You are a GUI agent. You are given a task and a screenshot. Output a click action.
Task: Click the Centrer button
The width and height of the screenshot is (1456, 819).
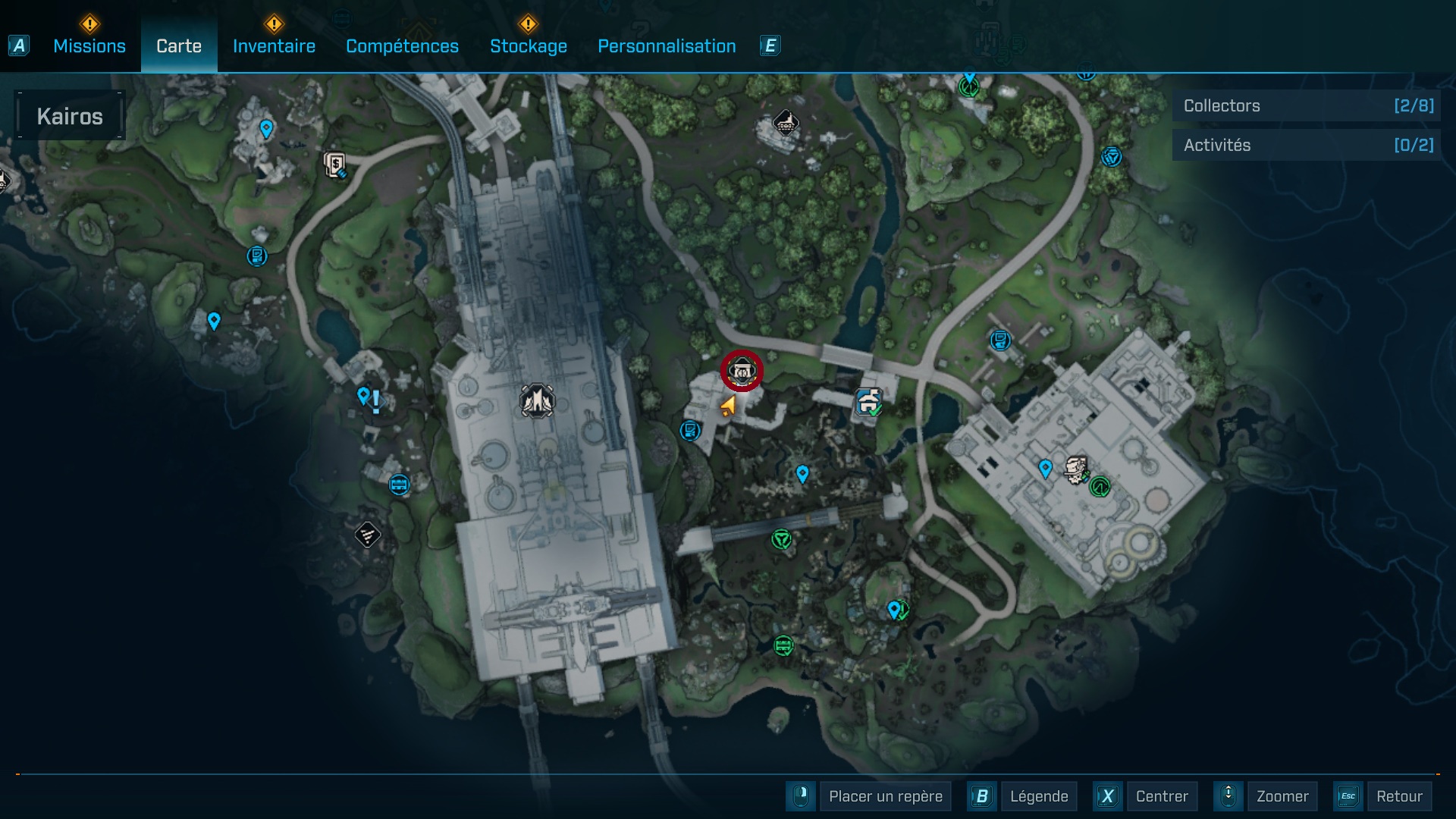point(1161,796)
